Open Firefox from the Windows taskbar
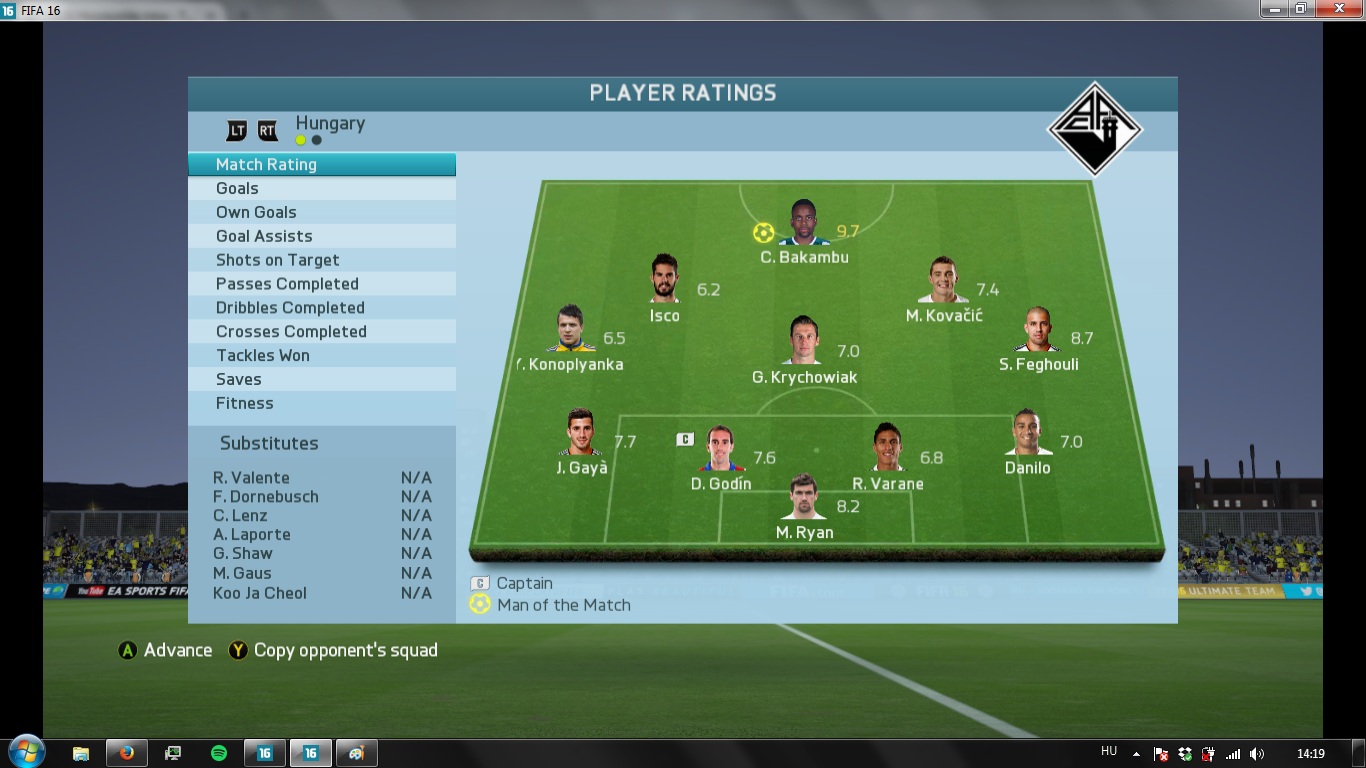1366x768 pixels. tap(127, 753)
